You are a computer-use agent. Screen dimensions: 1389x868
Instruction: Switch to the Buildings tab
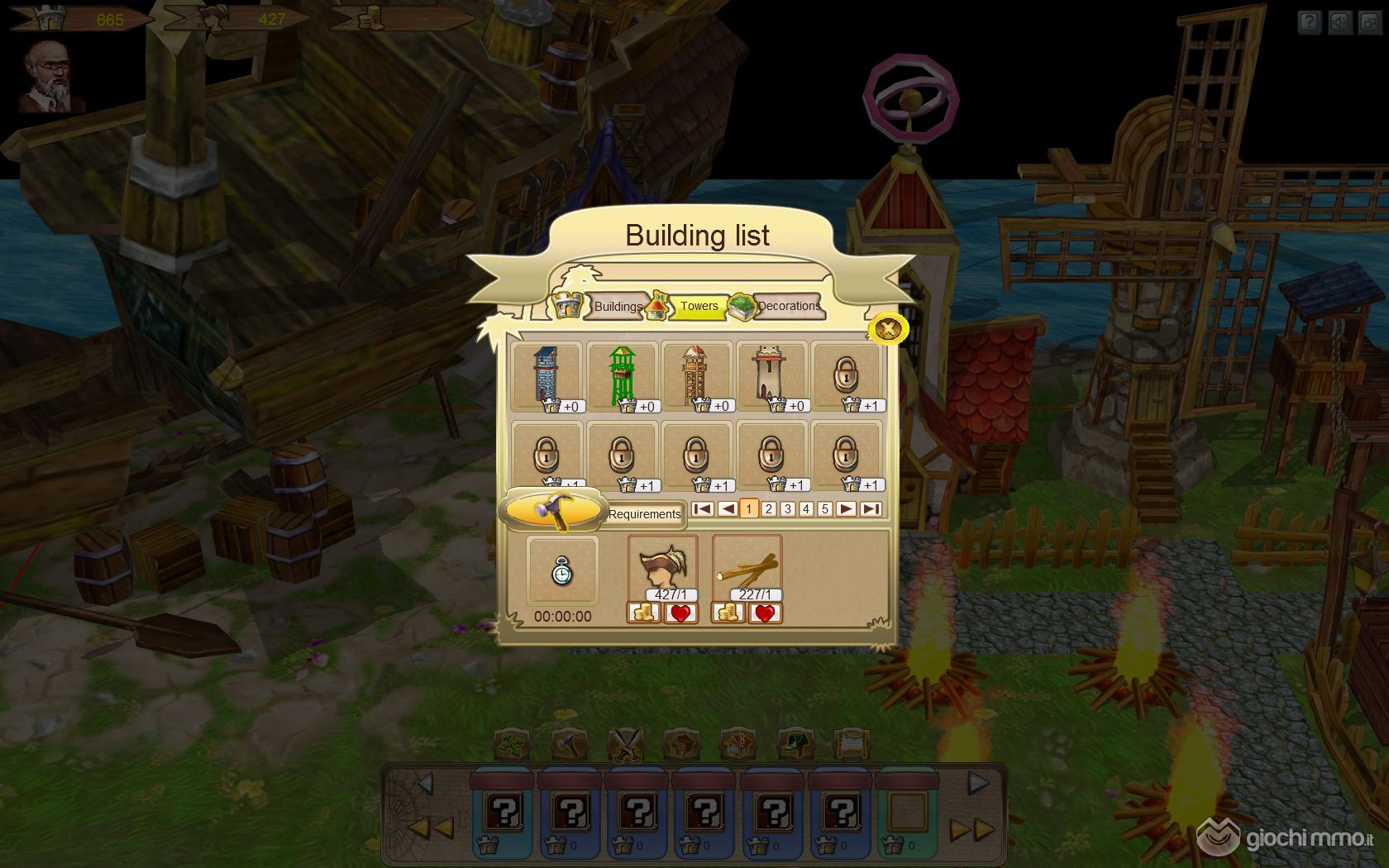click(617, 307)
